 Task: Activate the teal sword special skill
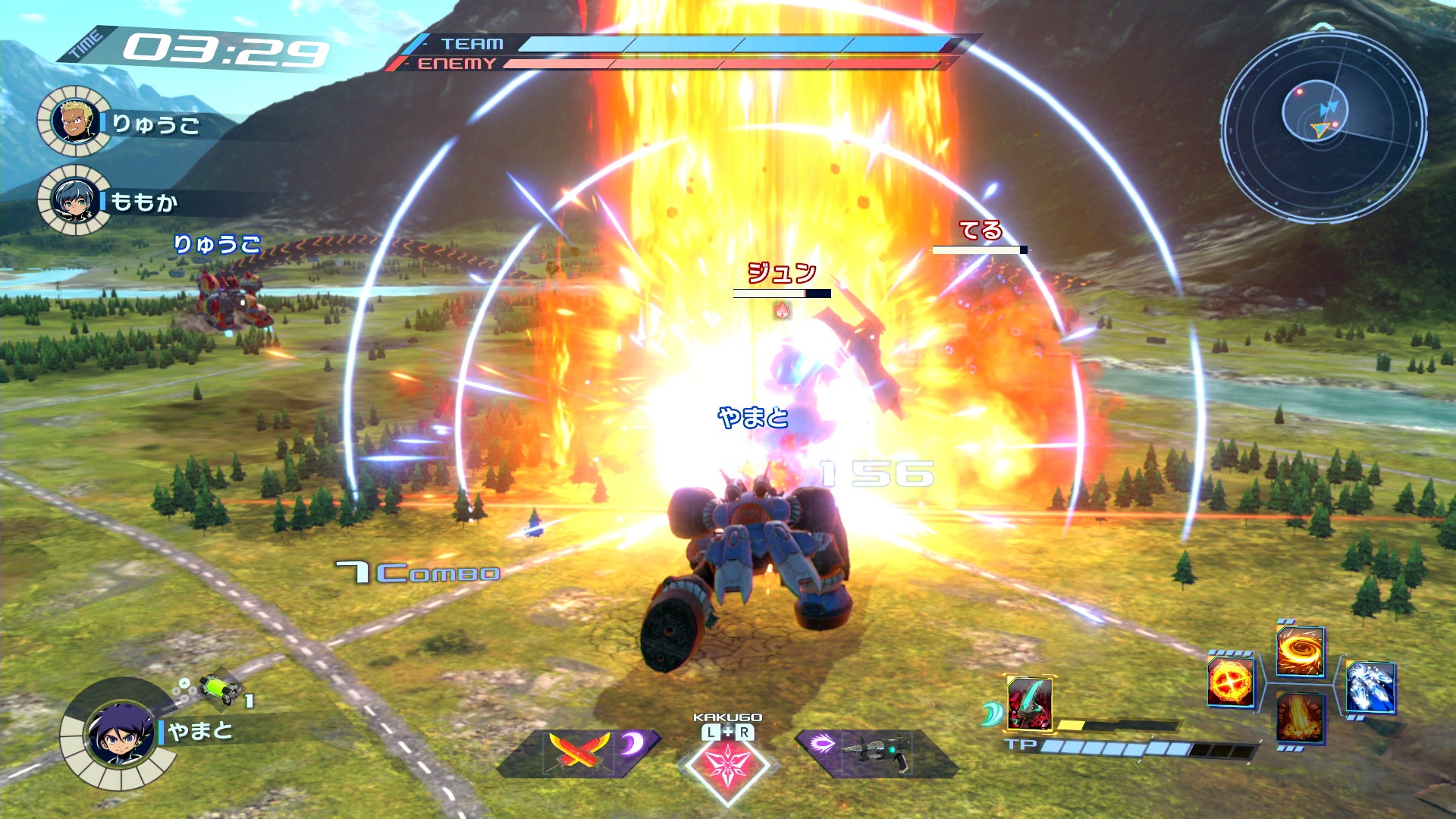1029,703
